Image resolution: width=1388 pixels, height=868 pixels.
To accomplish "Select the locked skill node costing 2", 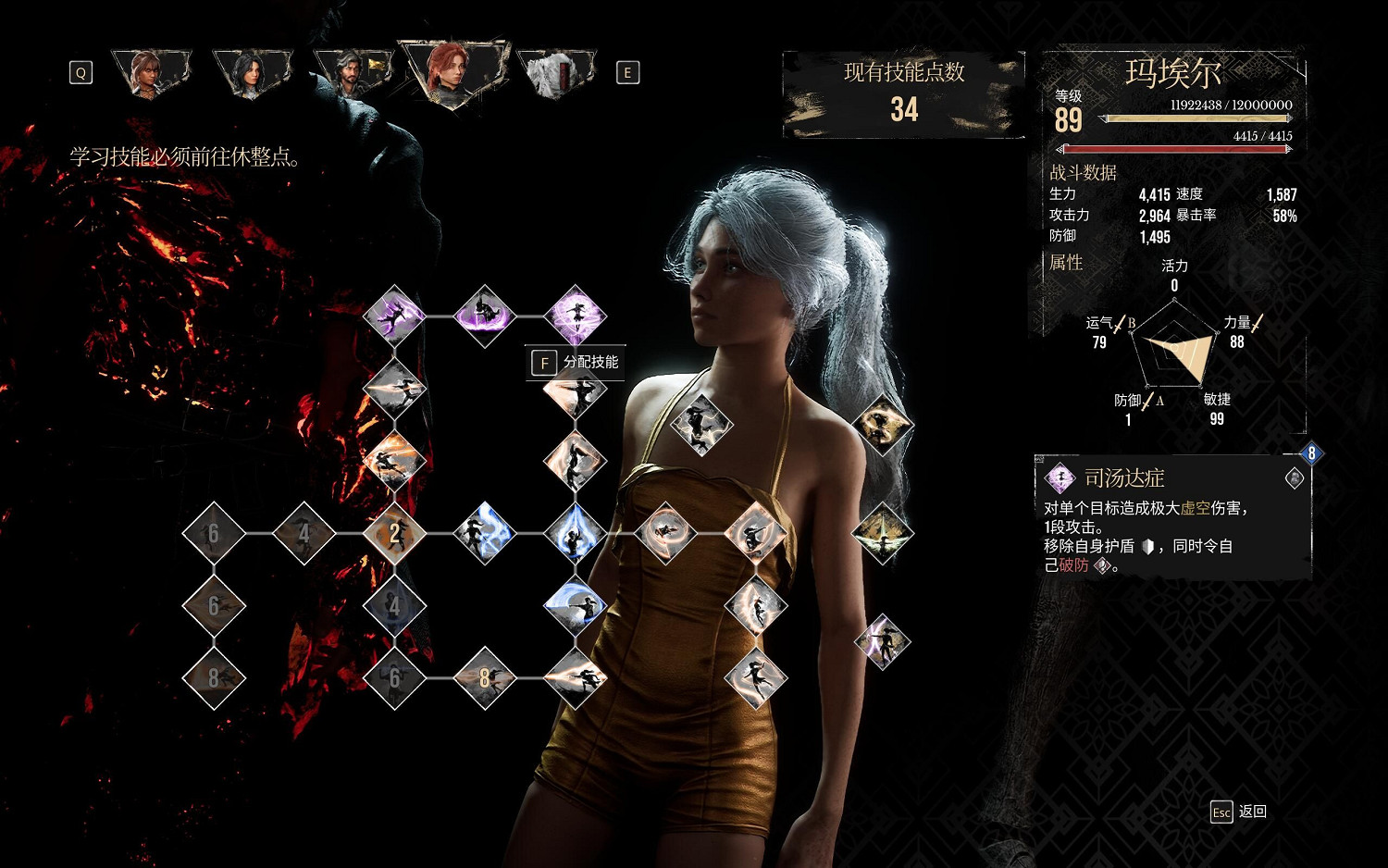I will (395, 534).
